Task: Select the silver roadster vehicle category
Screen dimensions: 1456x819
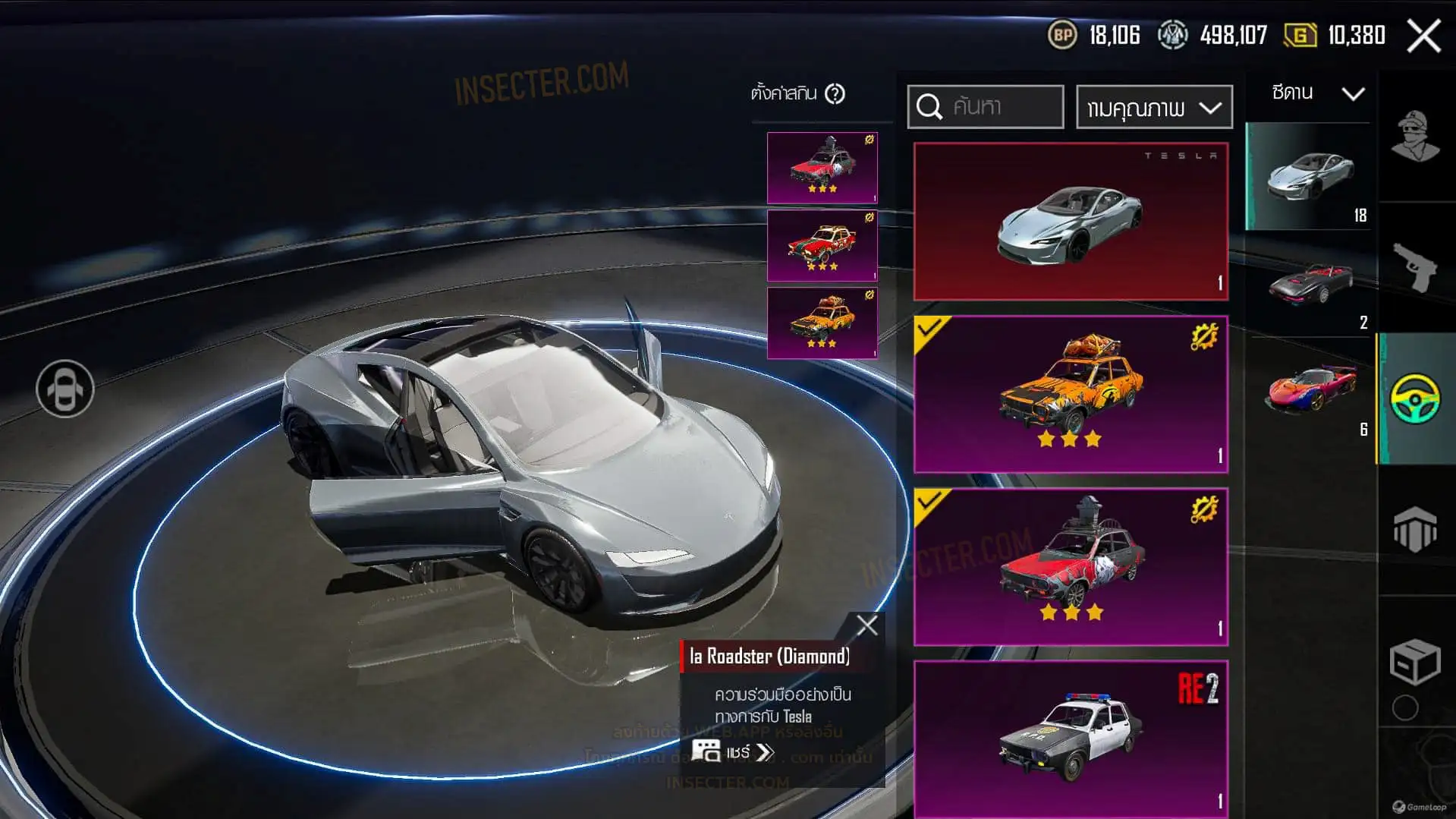Action: click(x=1309, y=176)
